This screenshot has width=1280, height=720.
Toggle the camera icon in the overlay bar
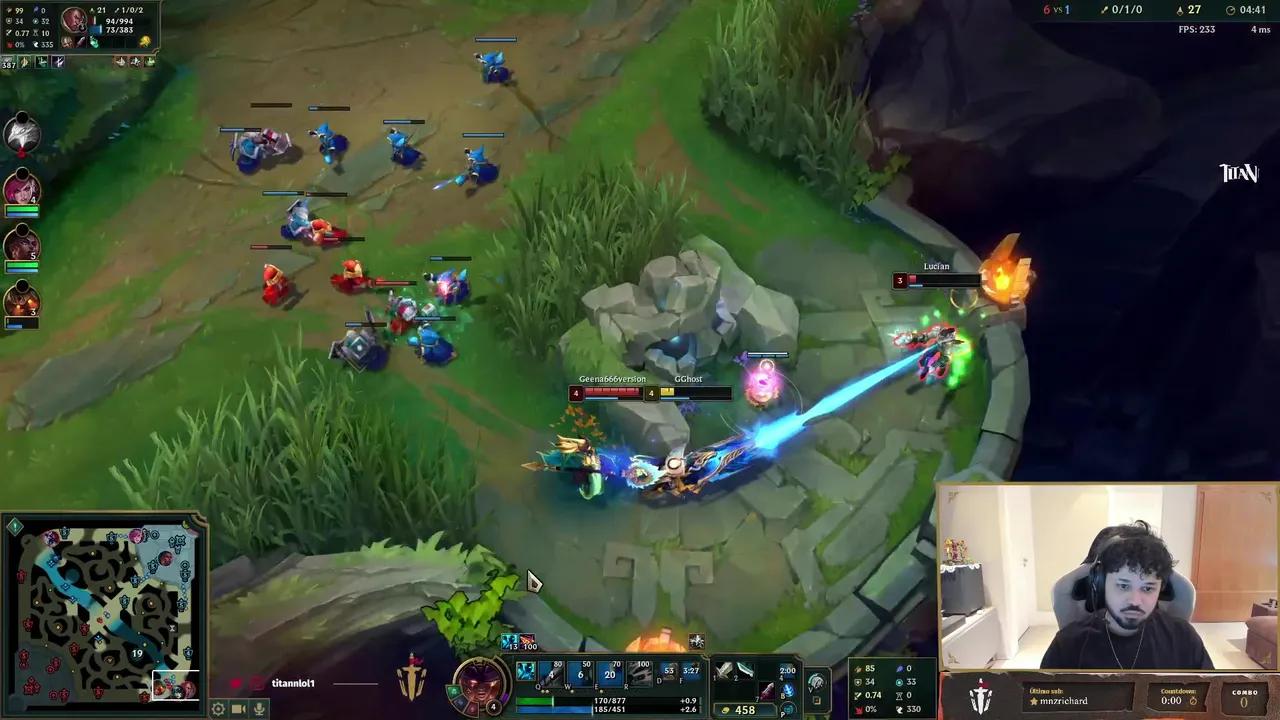tap(238, 709)
